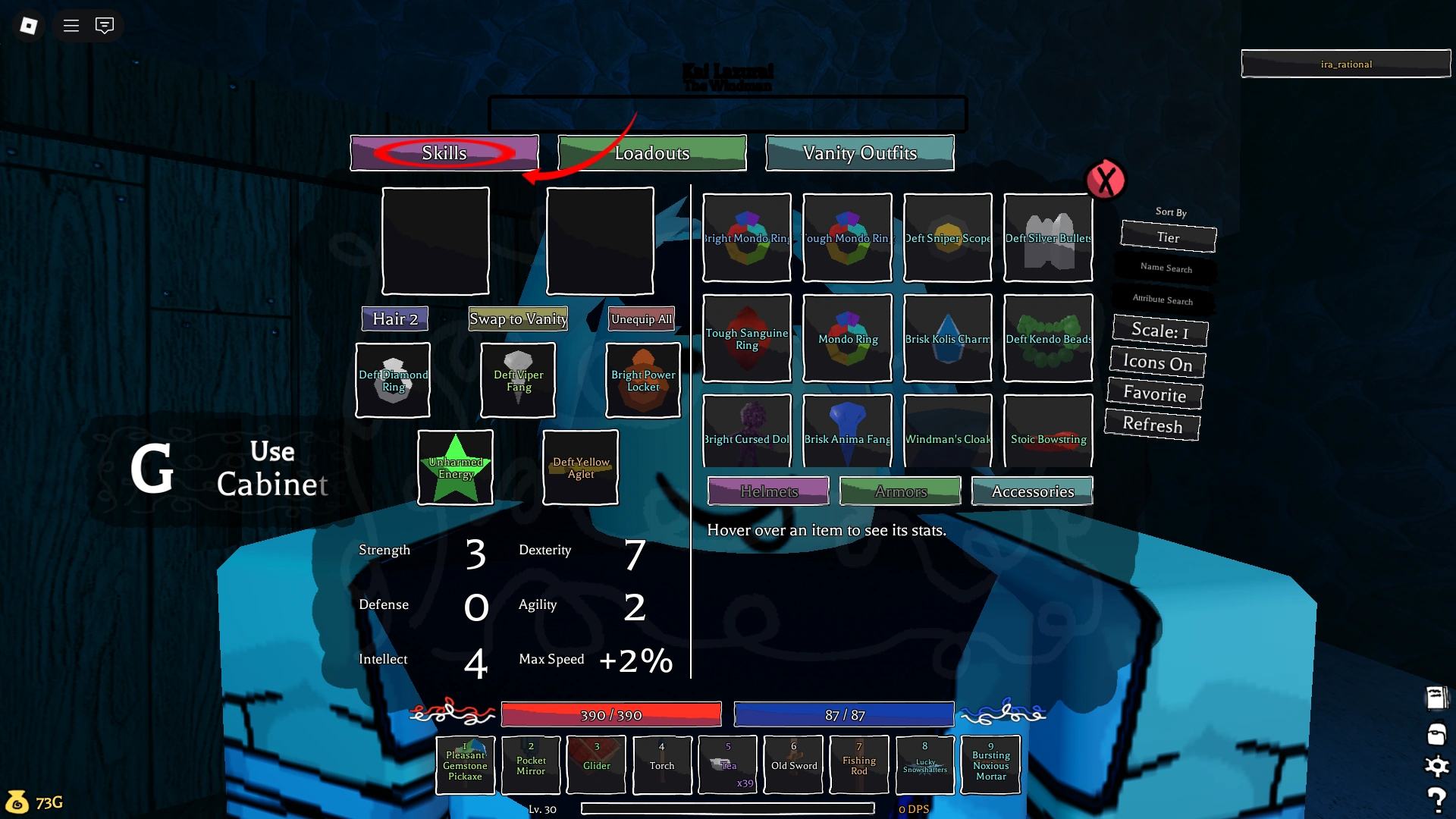Open the Accessories category tab
This screenshot has width=1456, height=819.
[1032, 491]
